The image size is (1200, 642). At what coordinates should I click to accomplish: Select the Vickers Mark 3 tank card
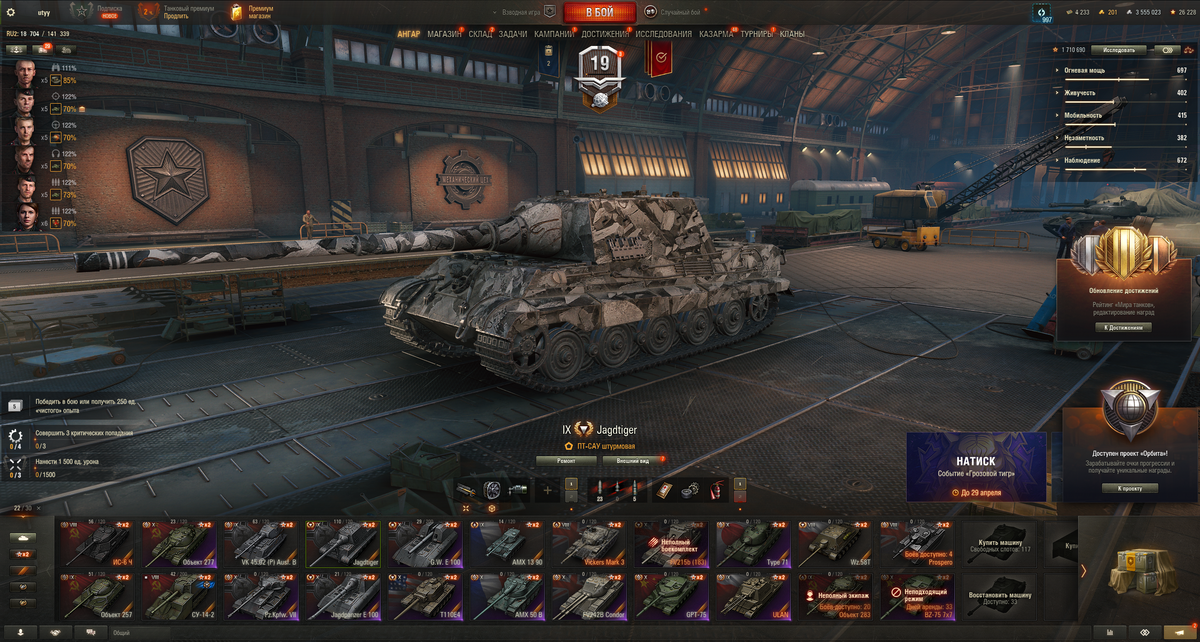(592, 542)
